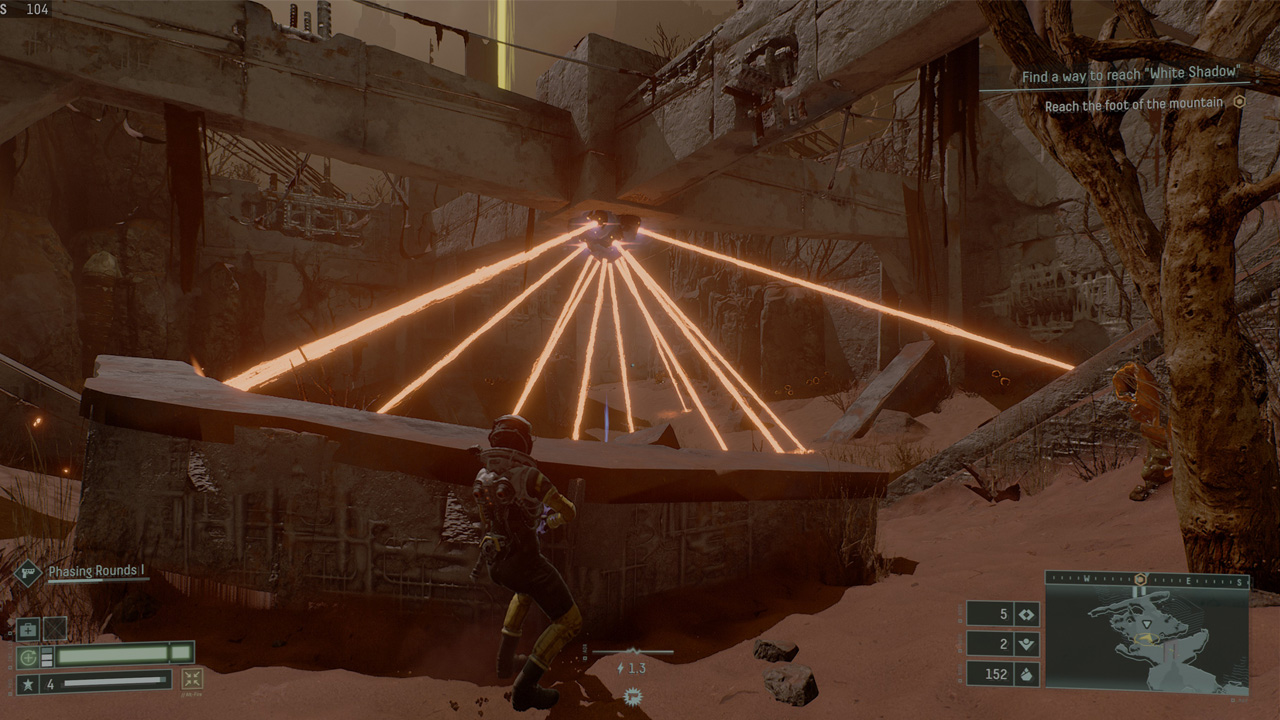Click the objective hexagon beside mountain text
This screenshot has width=1280, height=720.
pyautogui.click(x=1239, y=104)
